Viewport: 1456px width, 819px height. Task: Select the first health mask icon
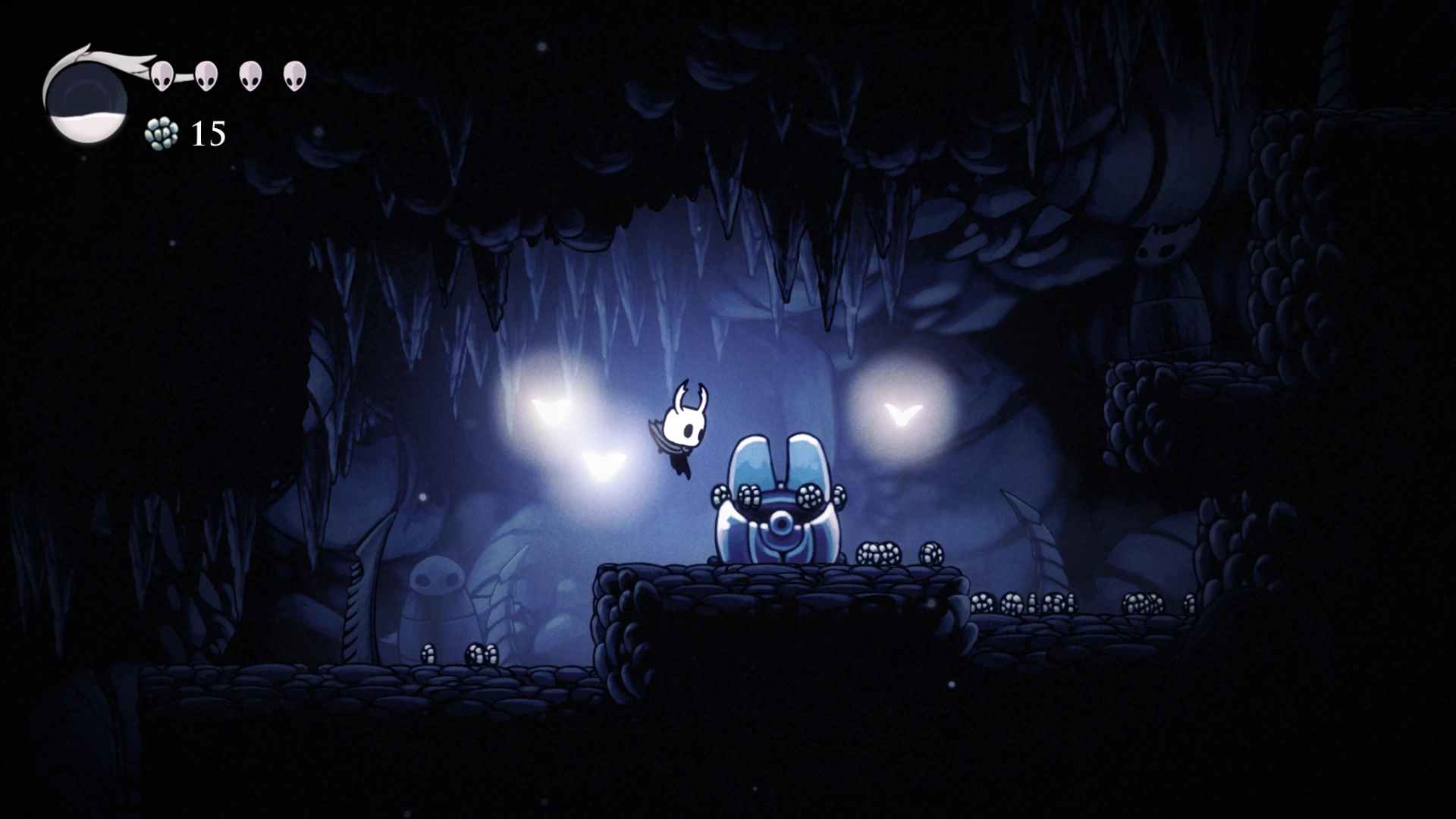tap(162, 76)
